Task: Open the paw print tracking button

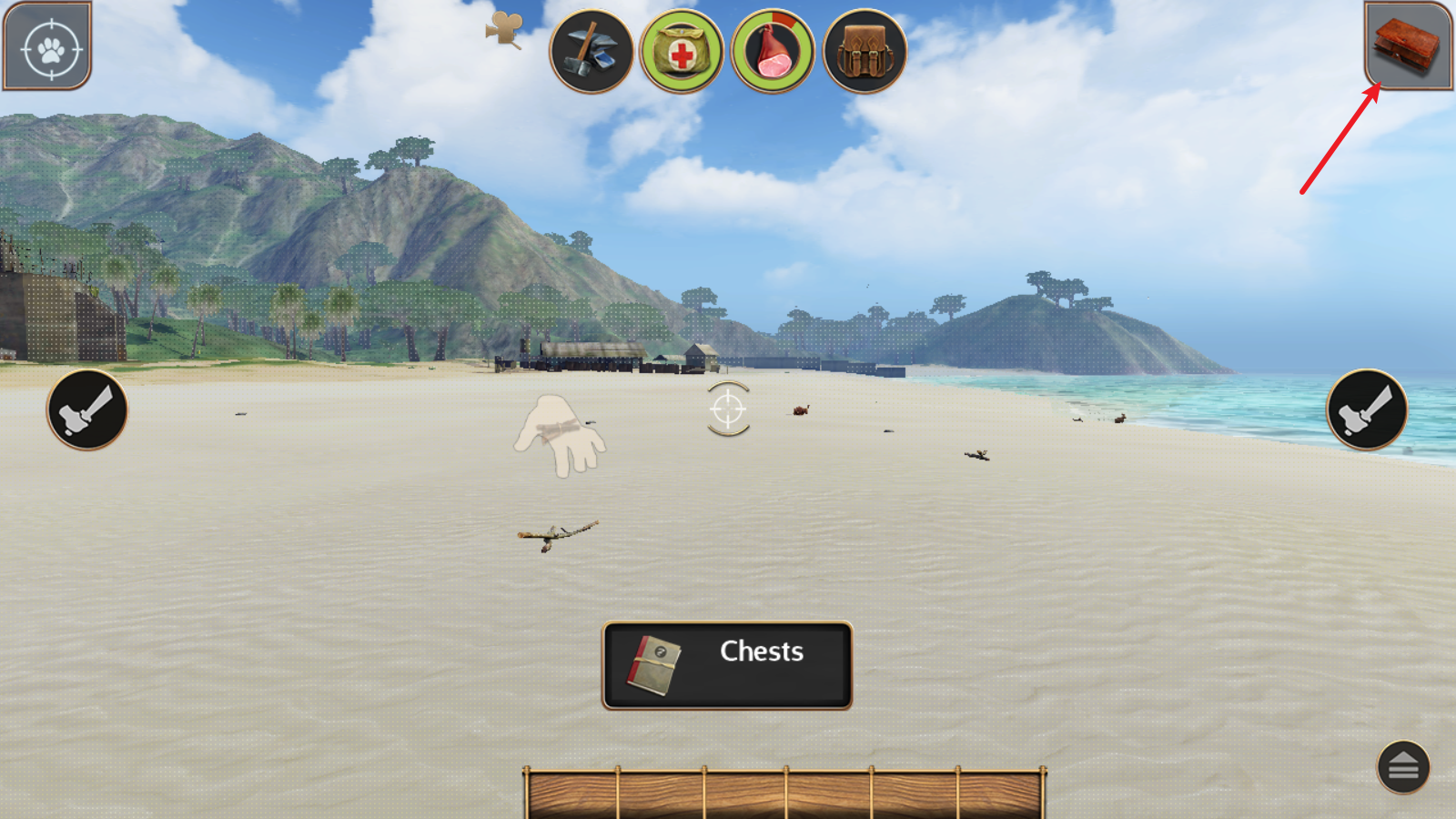Action: pyautogui.click(x=48, y=46)
